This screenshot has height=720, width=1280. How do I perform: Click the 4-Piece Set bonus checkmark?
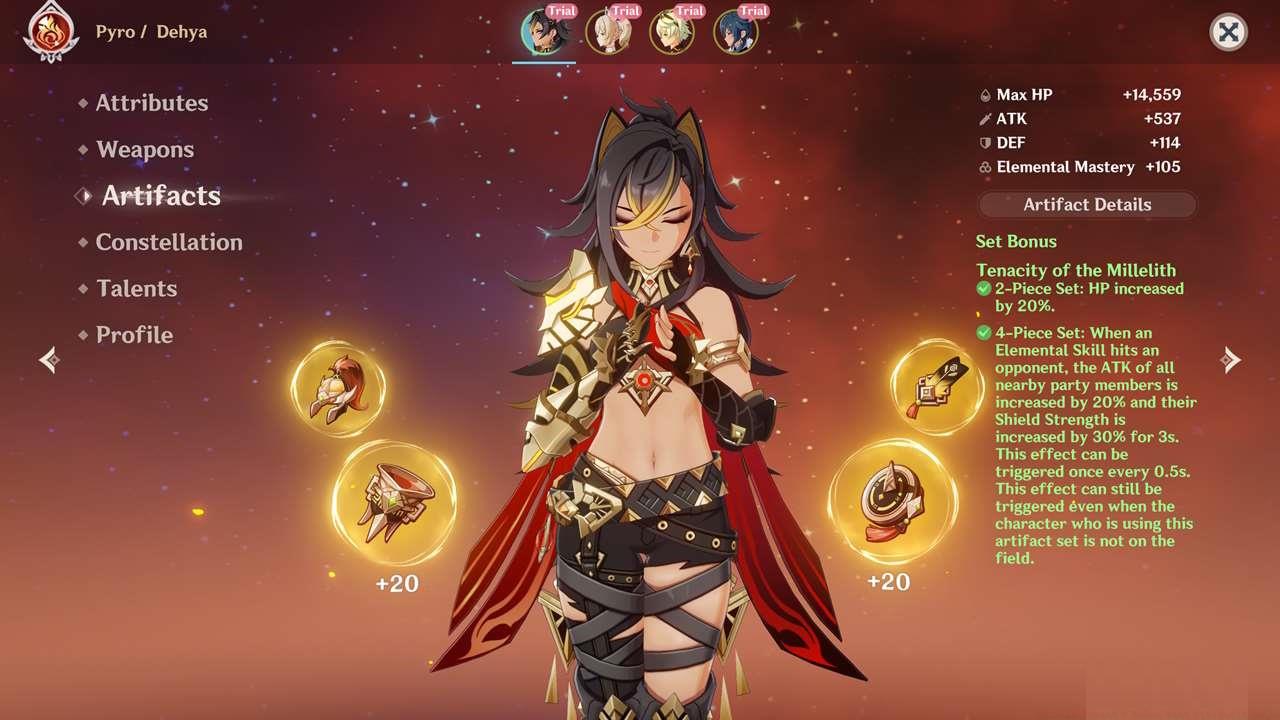(x=982, y=332)
